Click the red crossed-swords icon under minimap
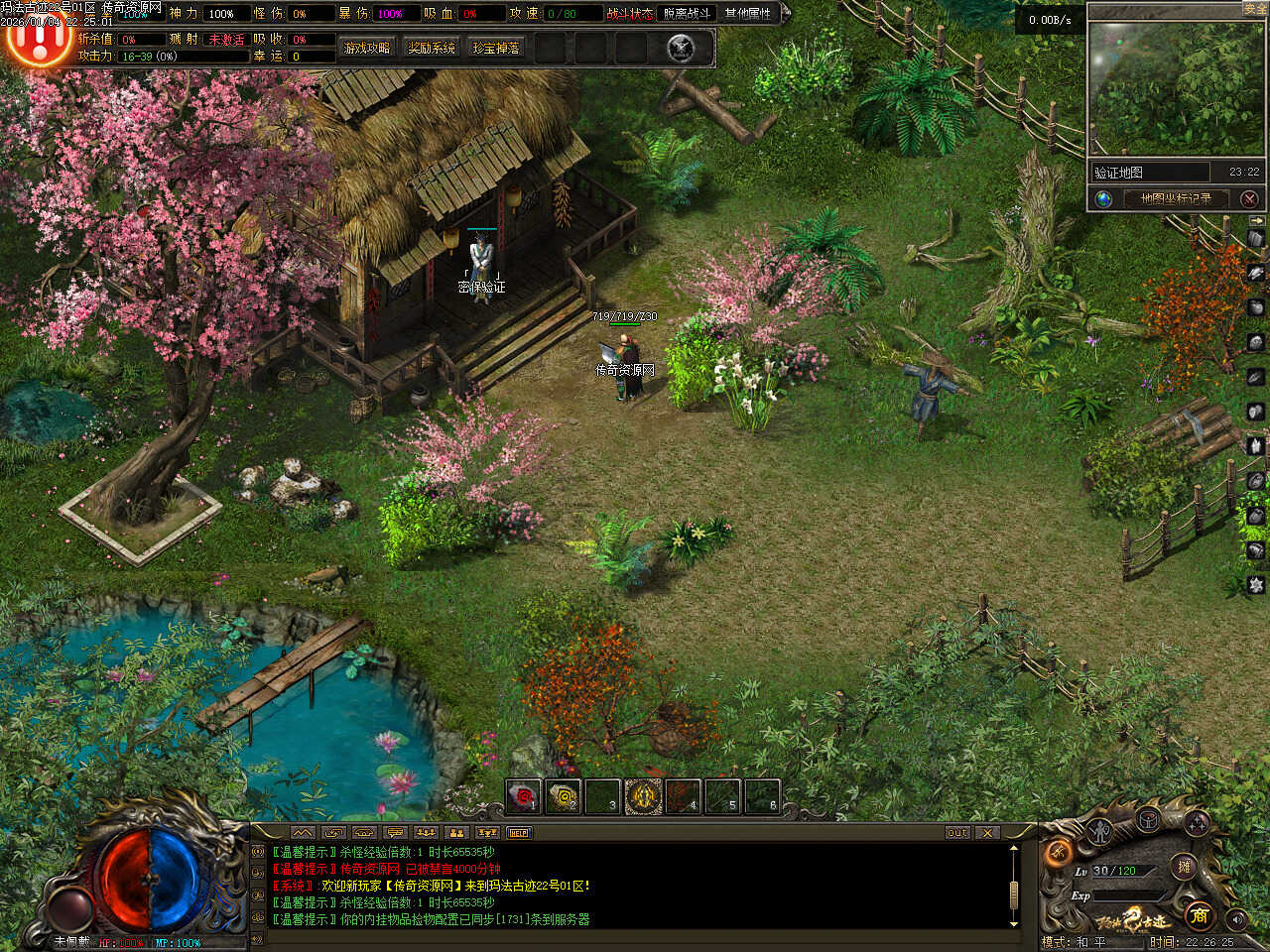 1249,198
